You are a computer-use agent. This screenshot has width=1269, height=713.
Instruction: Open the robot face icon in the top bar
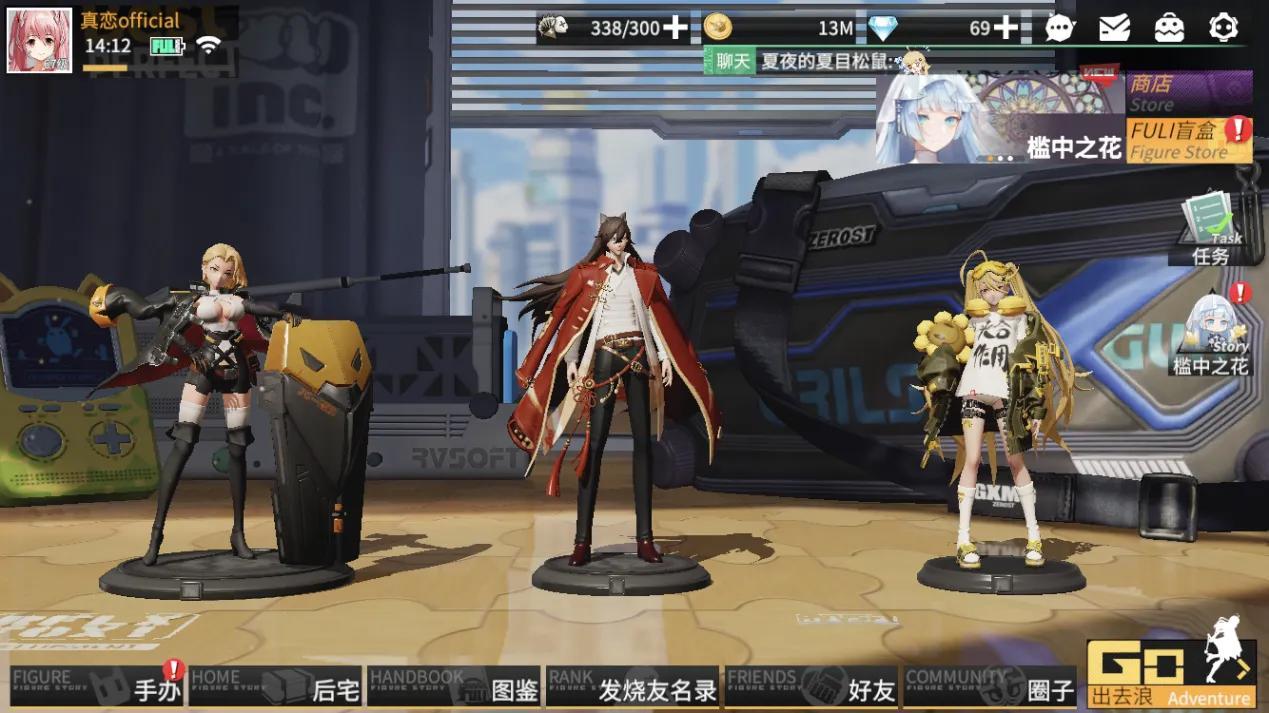1169,28
